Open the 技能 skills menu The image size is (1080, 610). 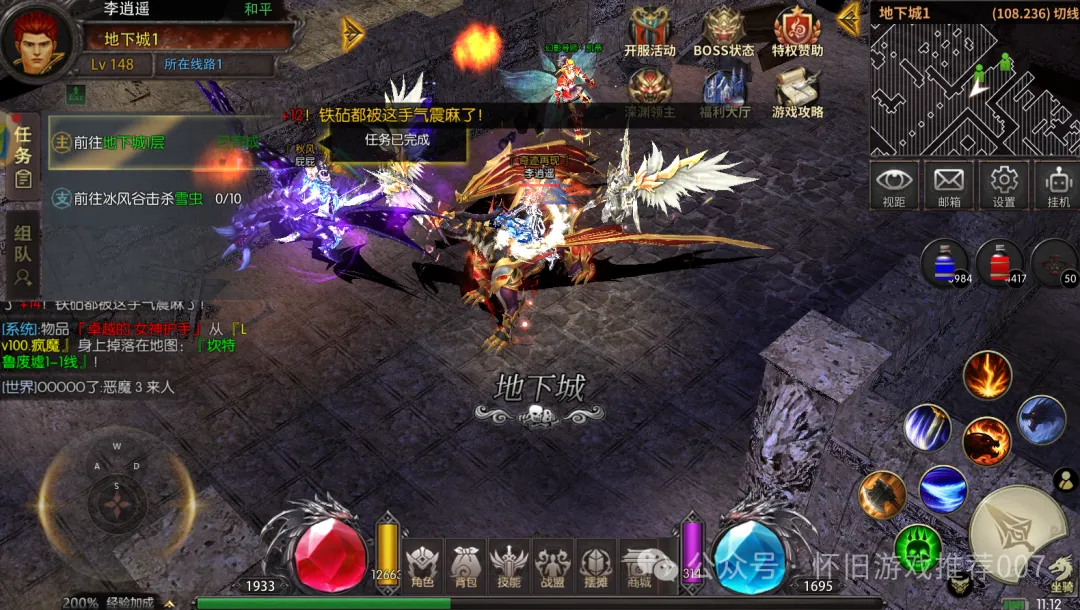pos(509,567)
